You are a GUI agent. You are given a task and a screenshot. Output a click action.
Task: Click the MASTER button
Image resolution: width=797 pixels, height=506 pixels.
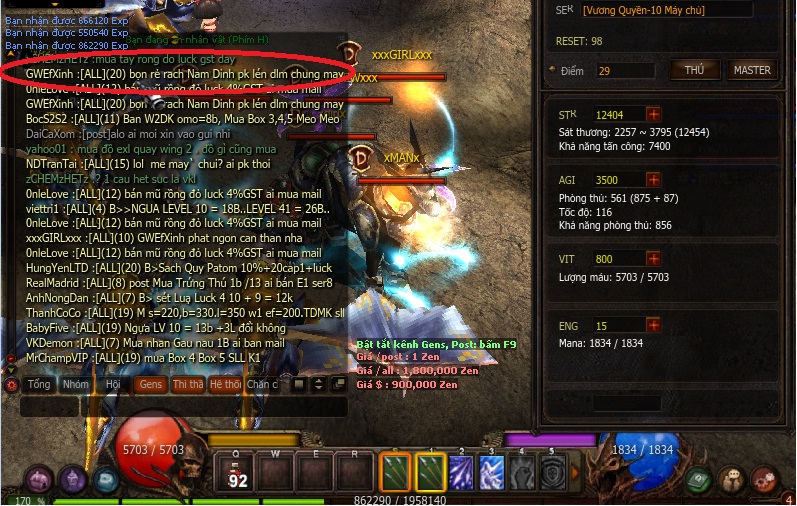click(x=752, y=70)
